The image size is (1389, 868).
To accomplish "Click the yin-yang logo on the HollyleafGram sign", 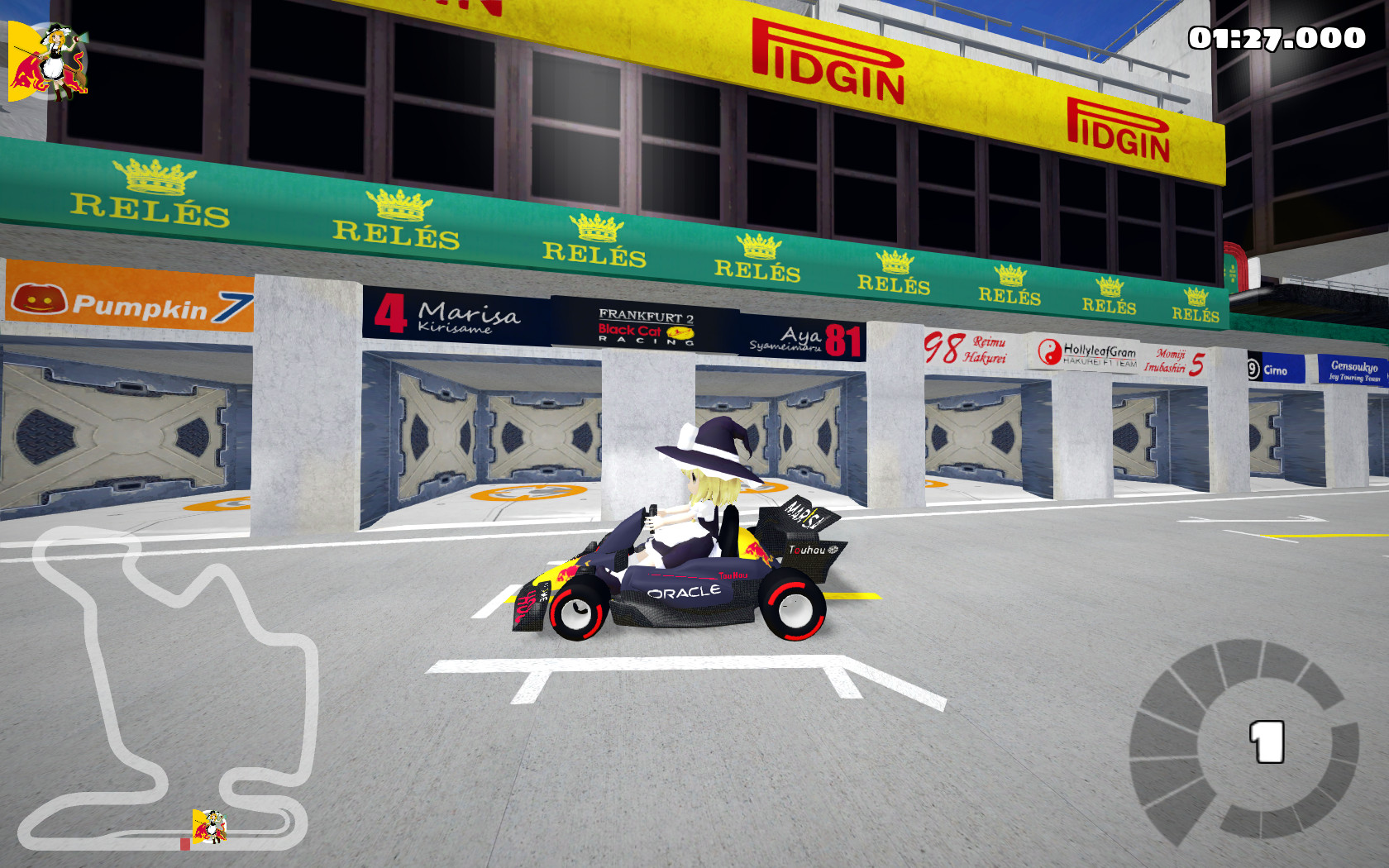I will [x=1052, y=351].
